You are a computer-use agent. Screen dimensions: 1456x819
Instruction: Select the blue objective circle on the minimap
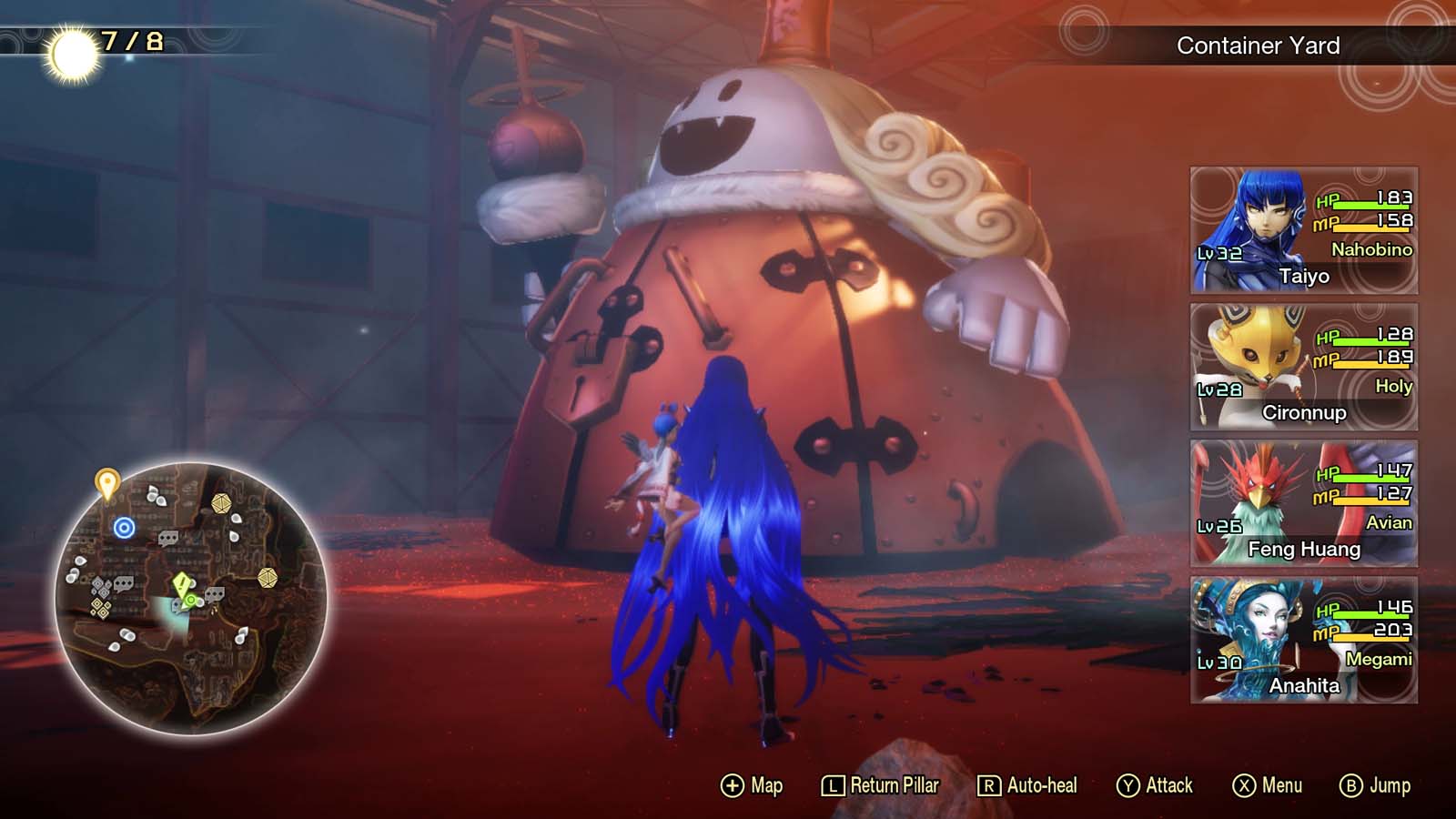pos(125,526)
